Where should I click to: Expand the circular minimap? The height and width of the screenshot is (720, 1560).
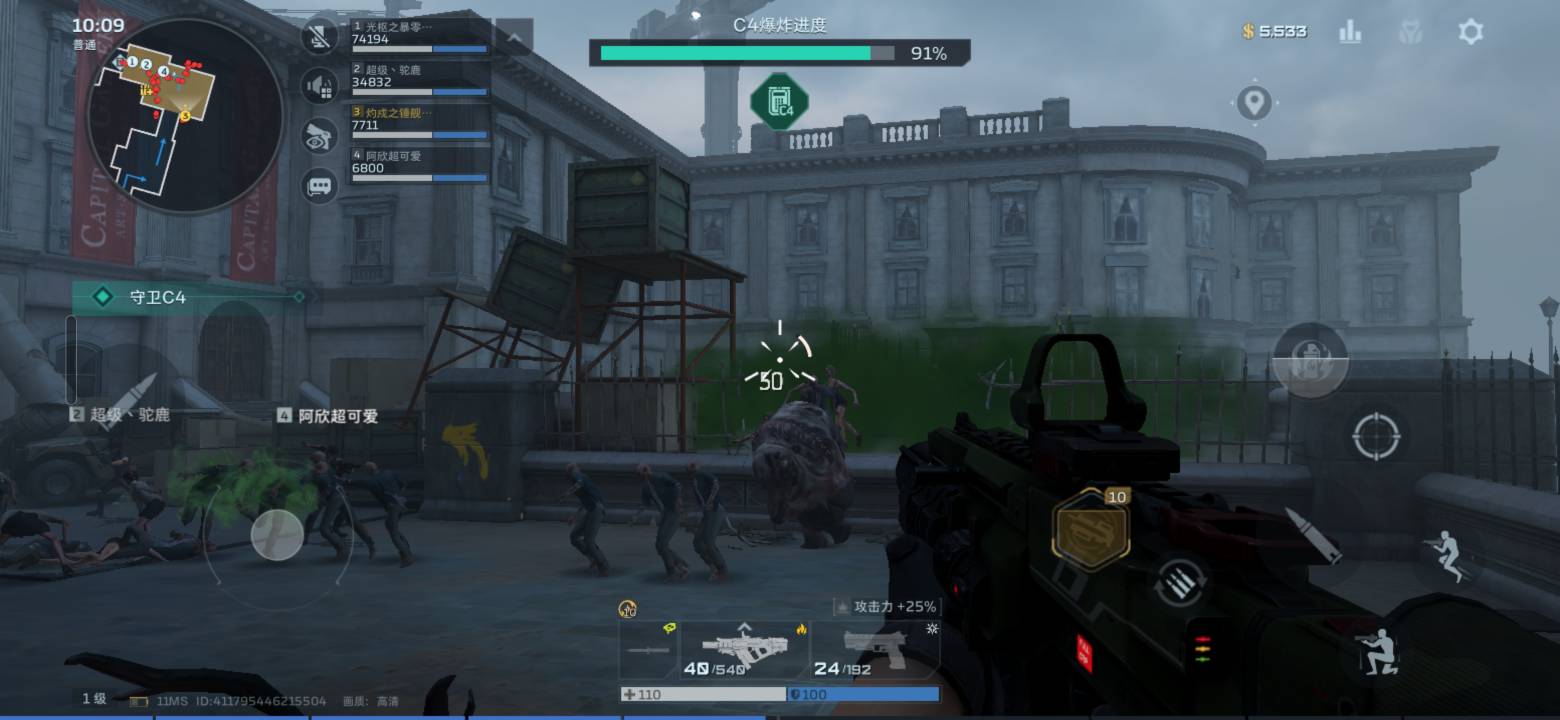point(185,115)
